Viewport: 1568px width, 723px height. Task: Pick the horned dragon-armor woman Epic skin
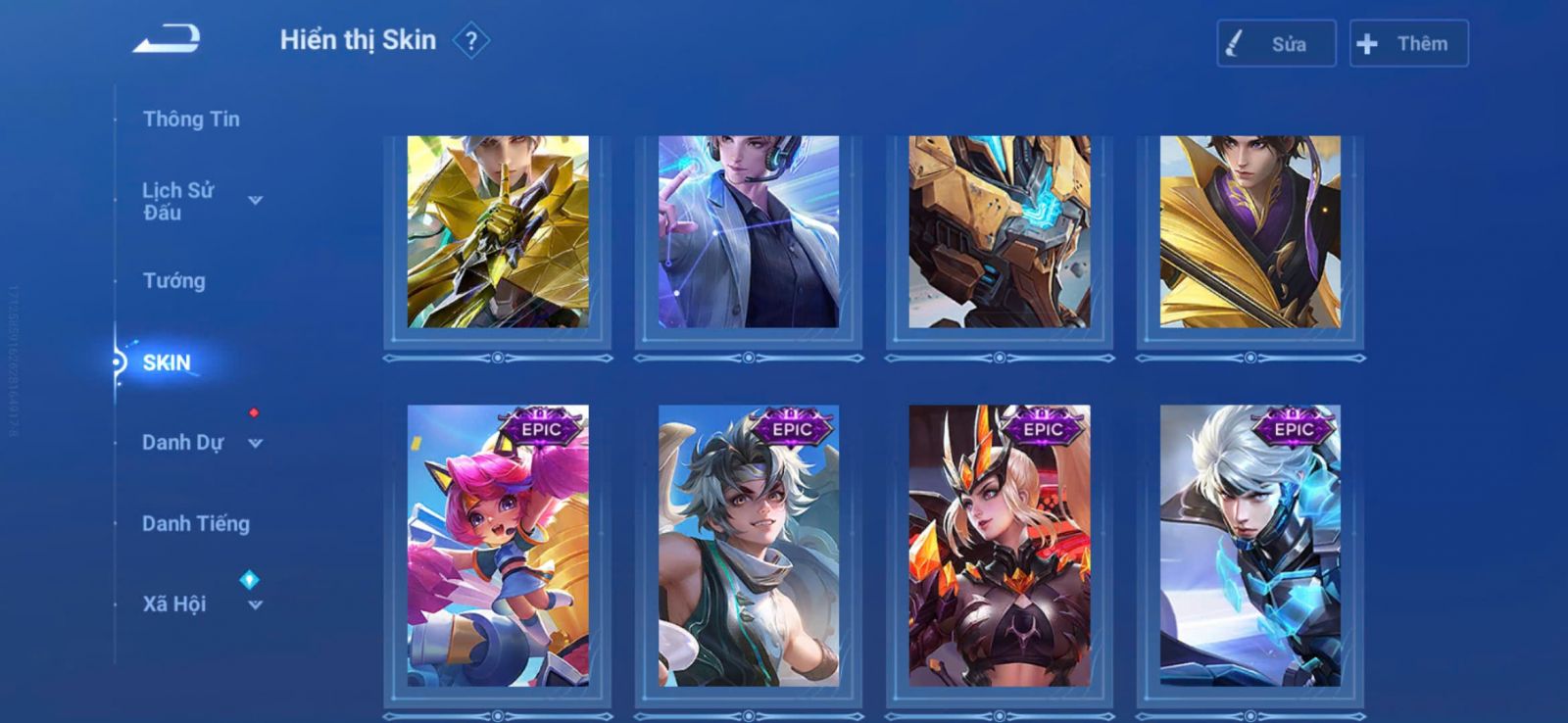tap(1000, 546)
